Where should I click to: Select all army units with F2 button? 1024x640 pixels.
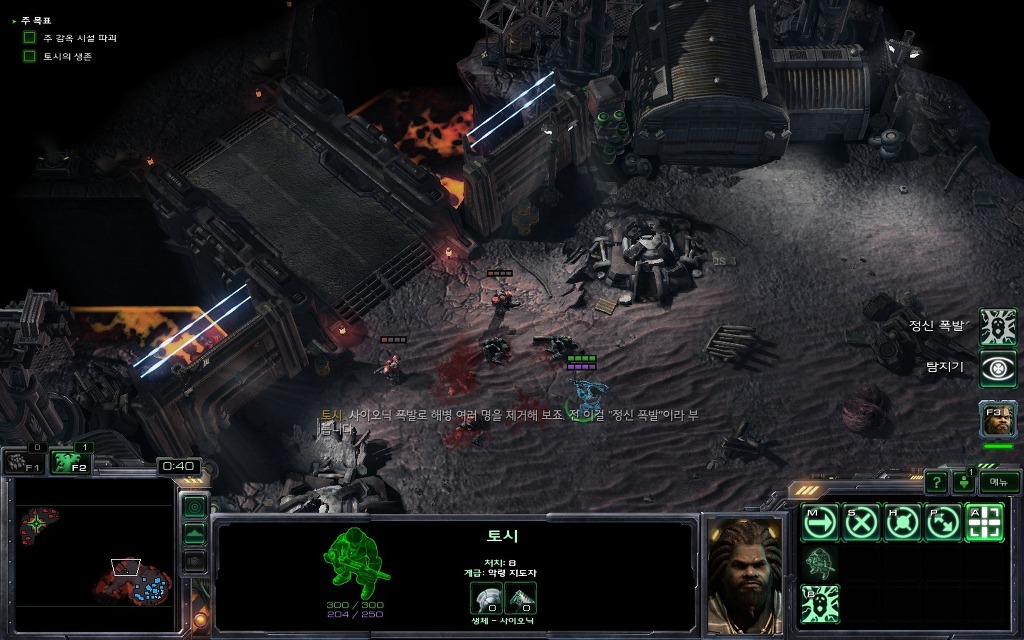point(69,462)
